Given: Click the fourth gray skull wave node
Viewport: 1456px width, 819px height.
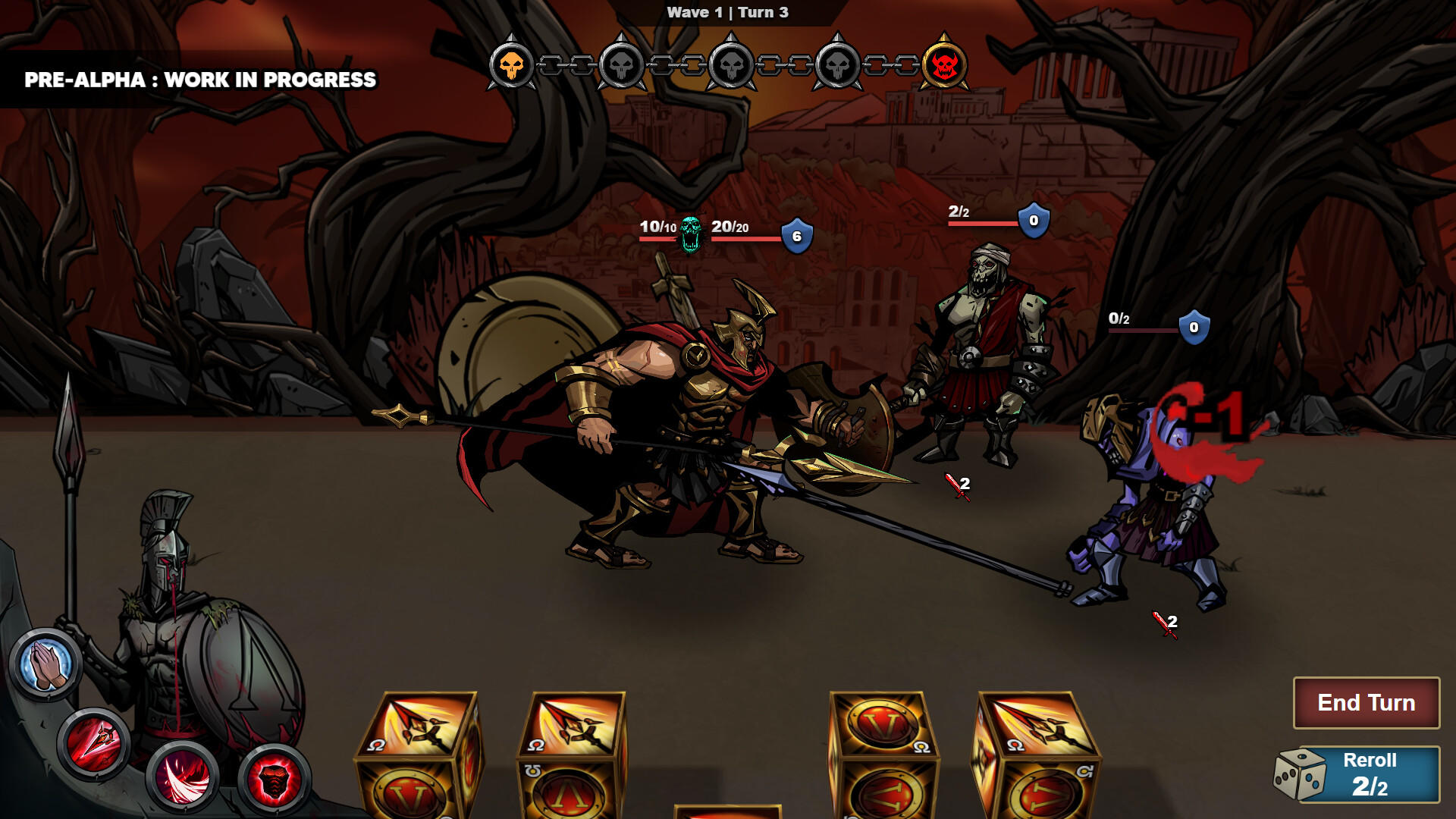Looking at the screenshot, I should click(838, 64).
